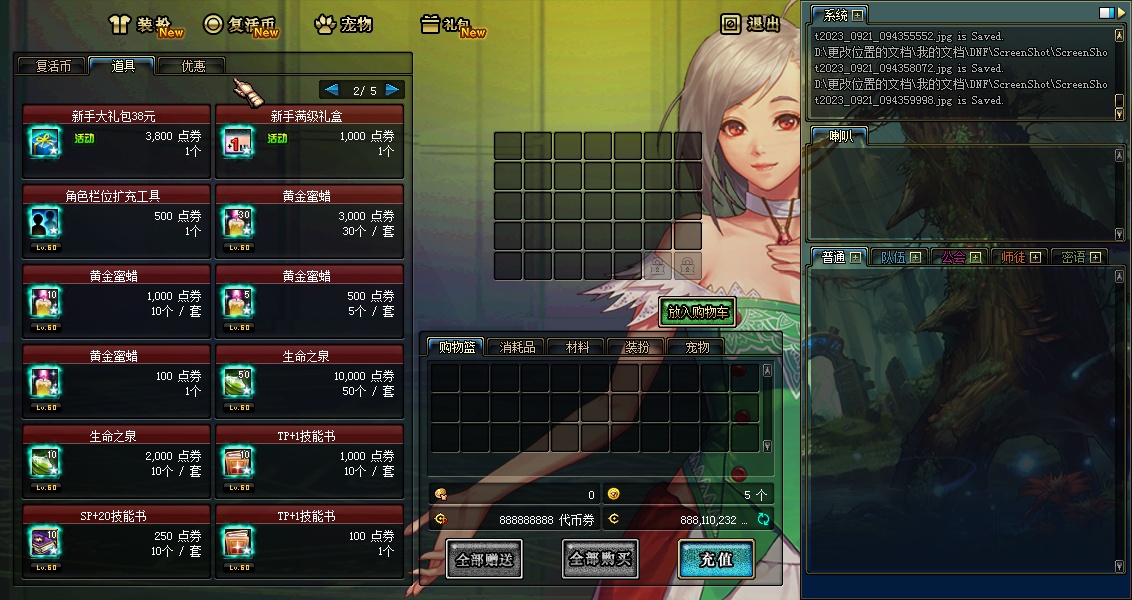
Task: Open the 宠物 pet shop menu
Action: pyautogui.click(x=343, y=25)
